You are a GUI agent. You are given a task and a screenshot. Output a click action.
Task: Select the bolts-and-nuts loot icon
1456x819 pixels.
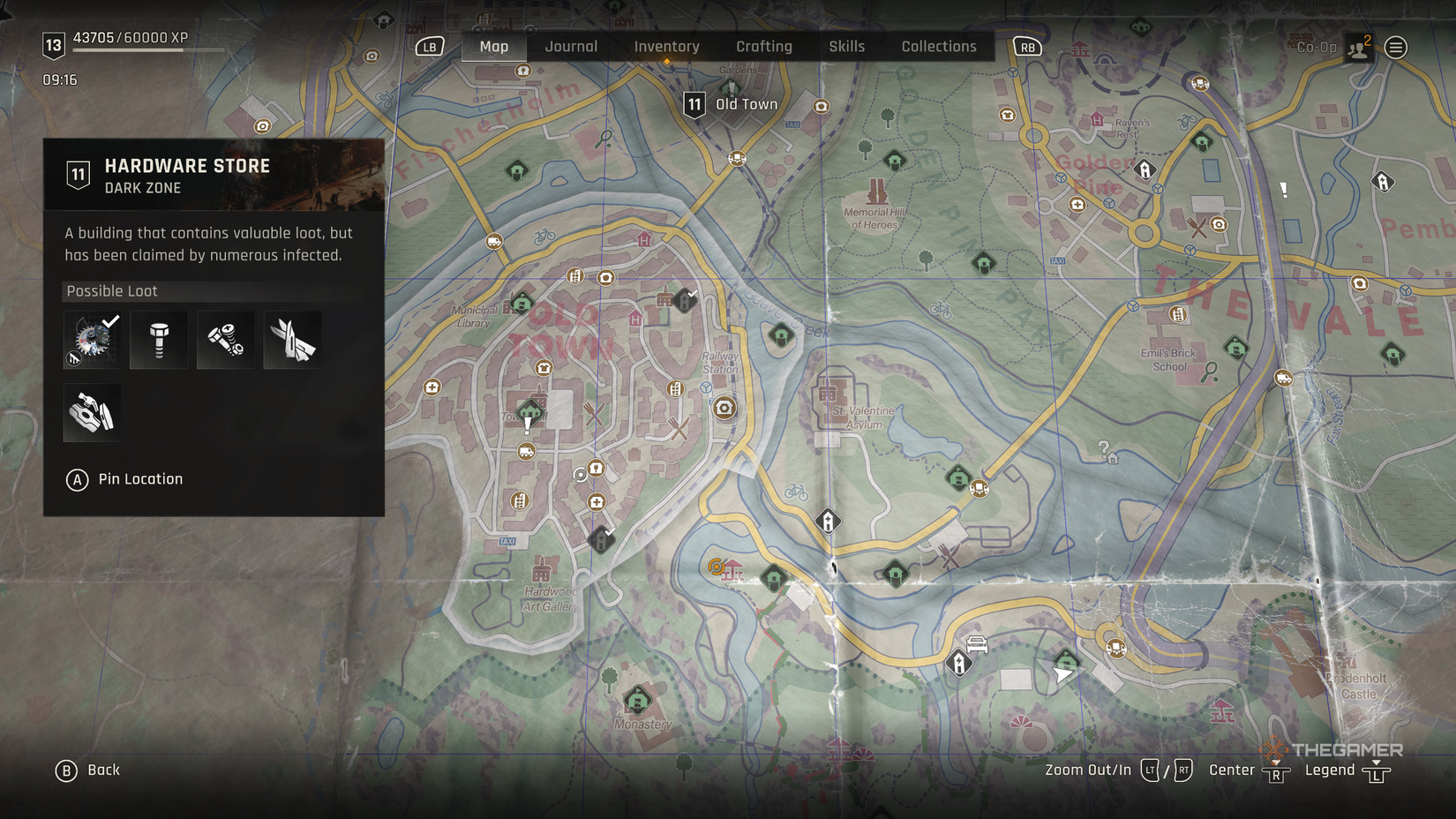click(225, 339)
